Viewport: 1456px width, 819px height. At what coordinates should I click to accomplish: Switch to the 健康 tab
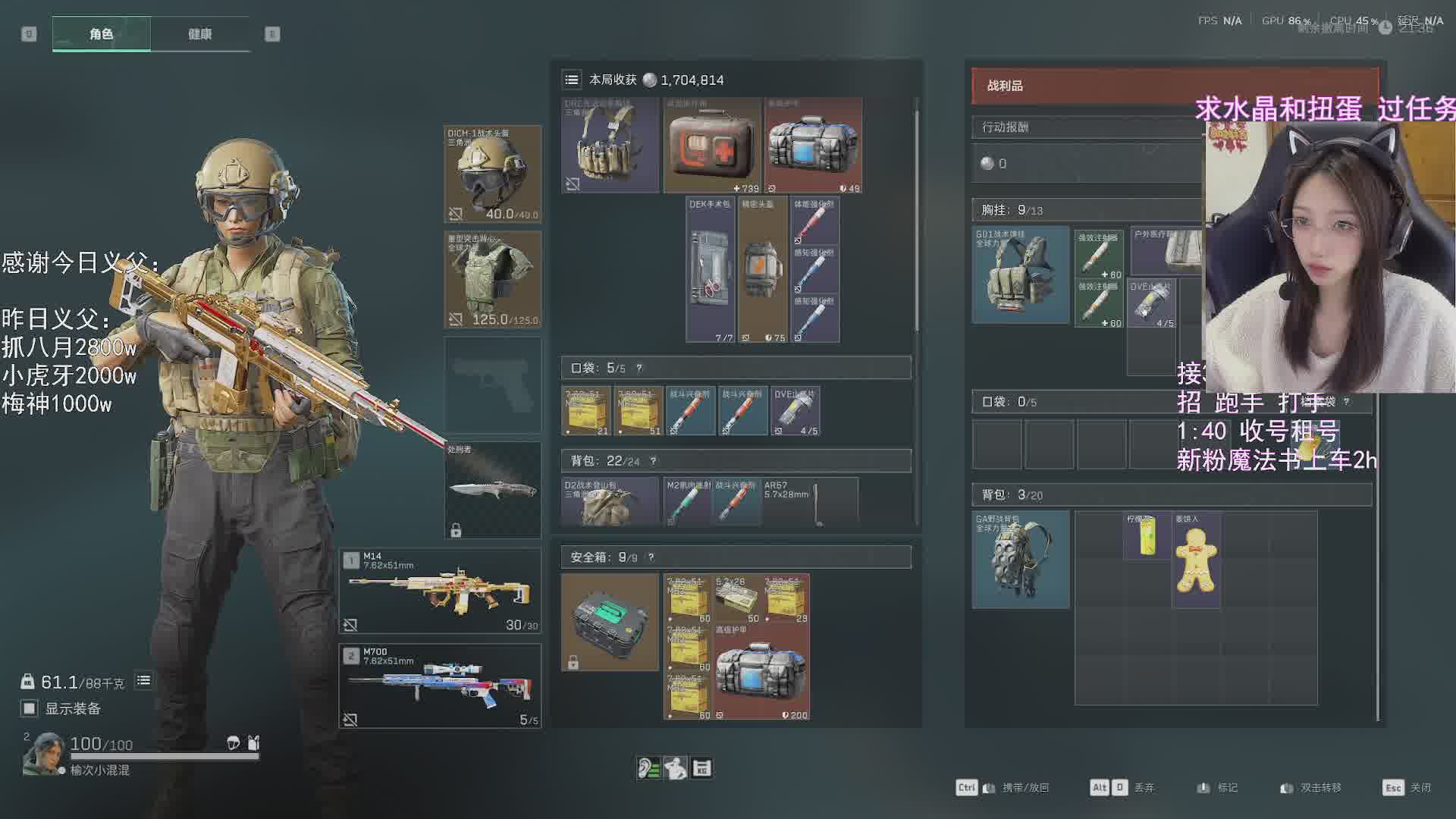[199, 34]
